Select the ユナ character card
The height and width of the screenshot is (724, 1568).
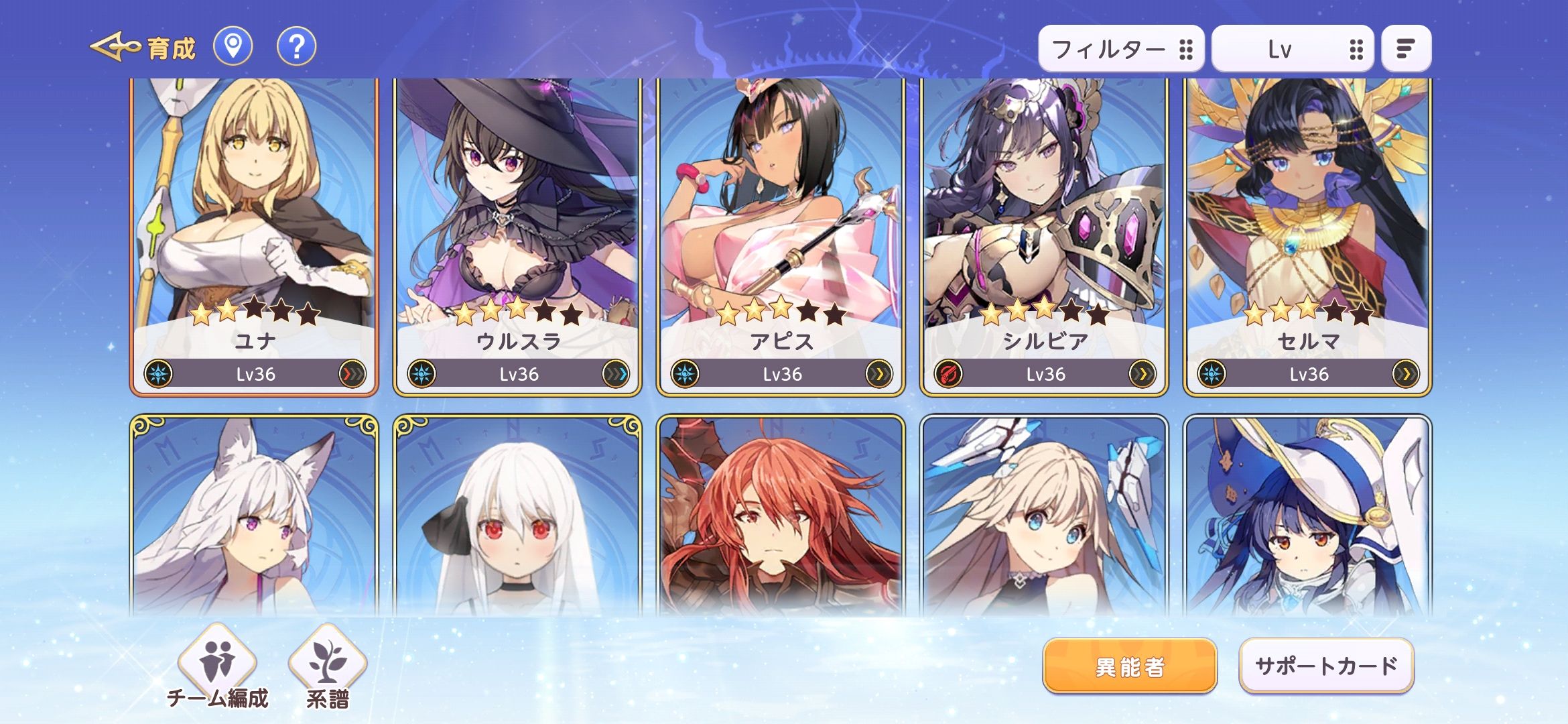254,235
